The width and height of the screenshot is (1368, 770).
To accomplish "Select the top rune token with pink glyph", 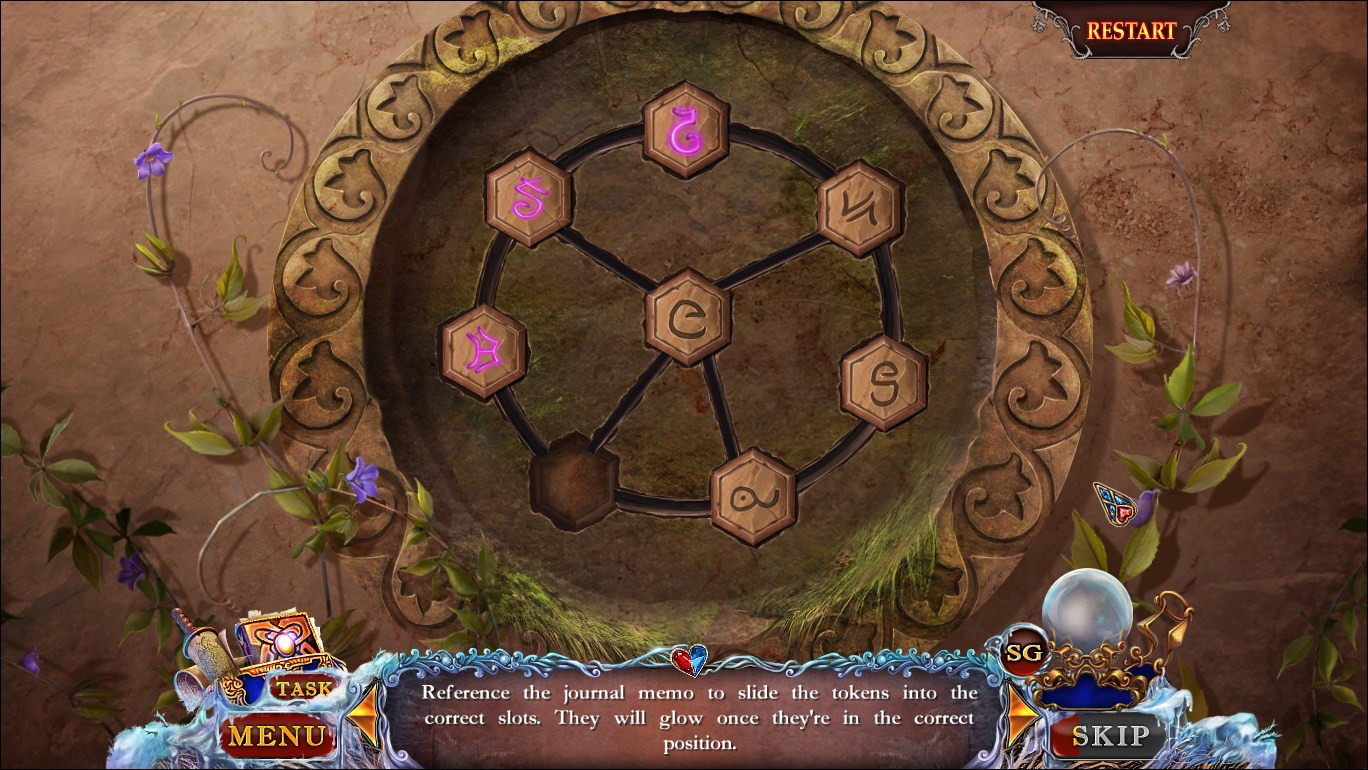I will [685, 130].
